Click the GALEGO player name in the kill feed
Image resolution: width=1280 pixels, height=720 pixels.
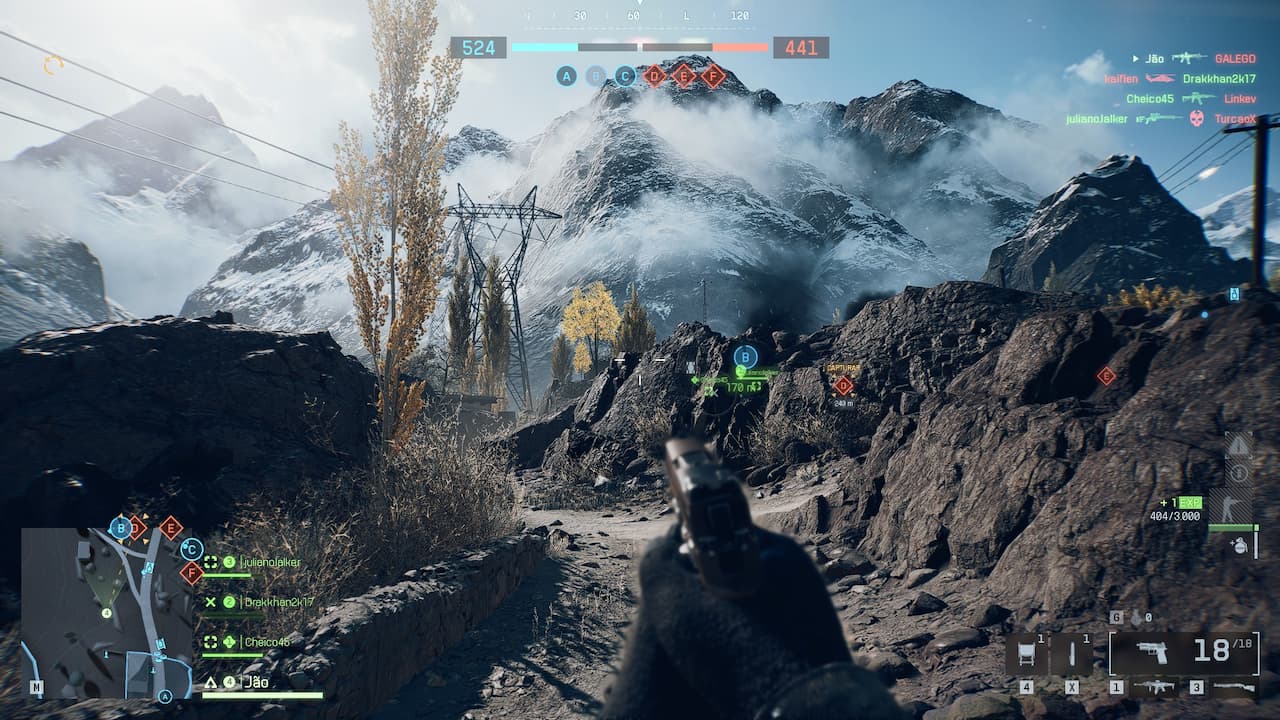(x=1235, y=59)
